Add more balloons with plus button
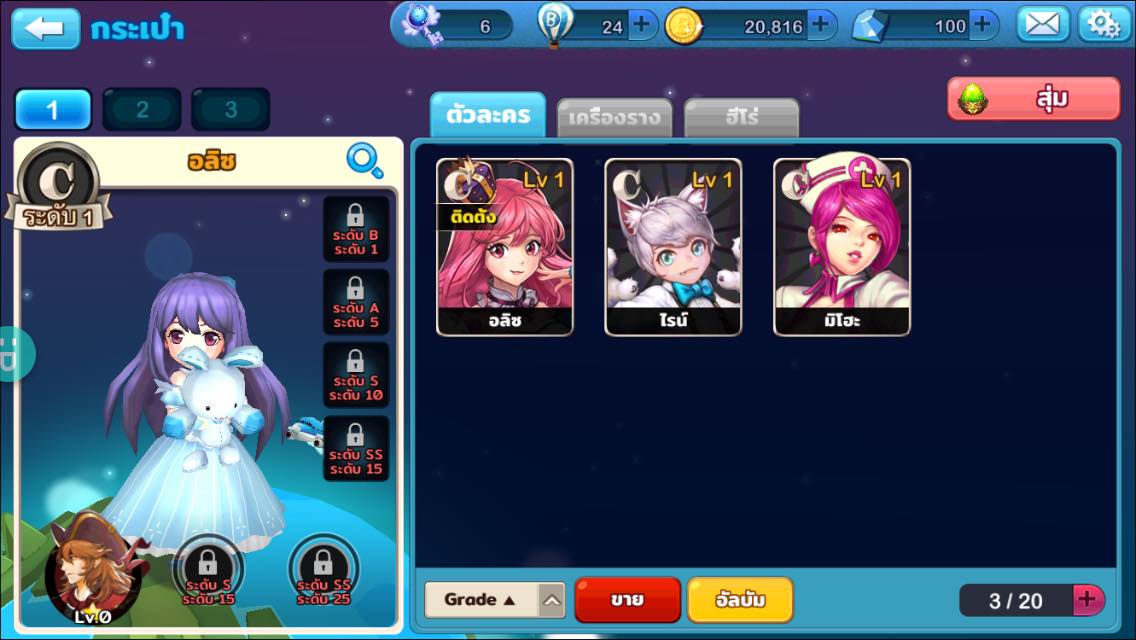The image size is (1136, 640). [x=641, y=26]
